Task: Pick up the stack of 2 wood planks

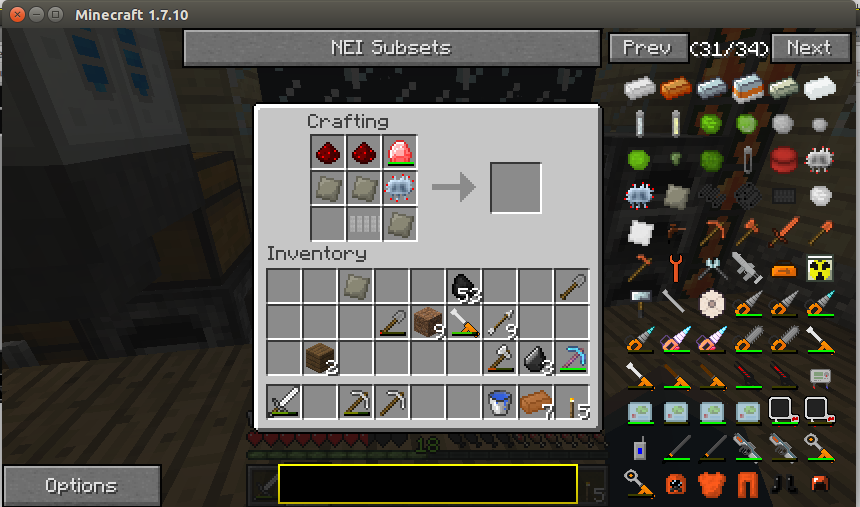Action: (x=320, y=358)
